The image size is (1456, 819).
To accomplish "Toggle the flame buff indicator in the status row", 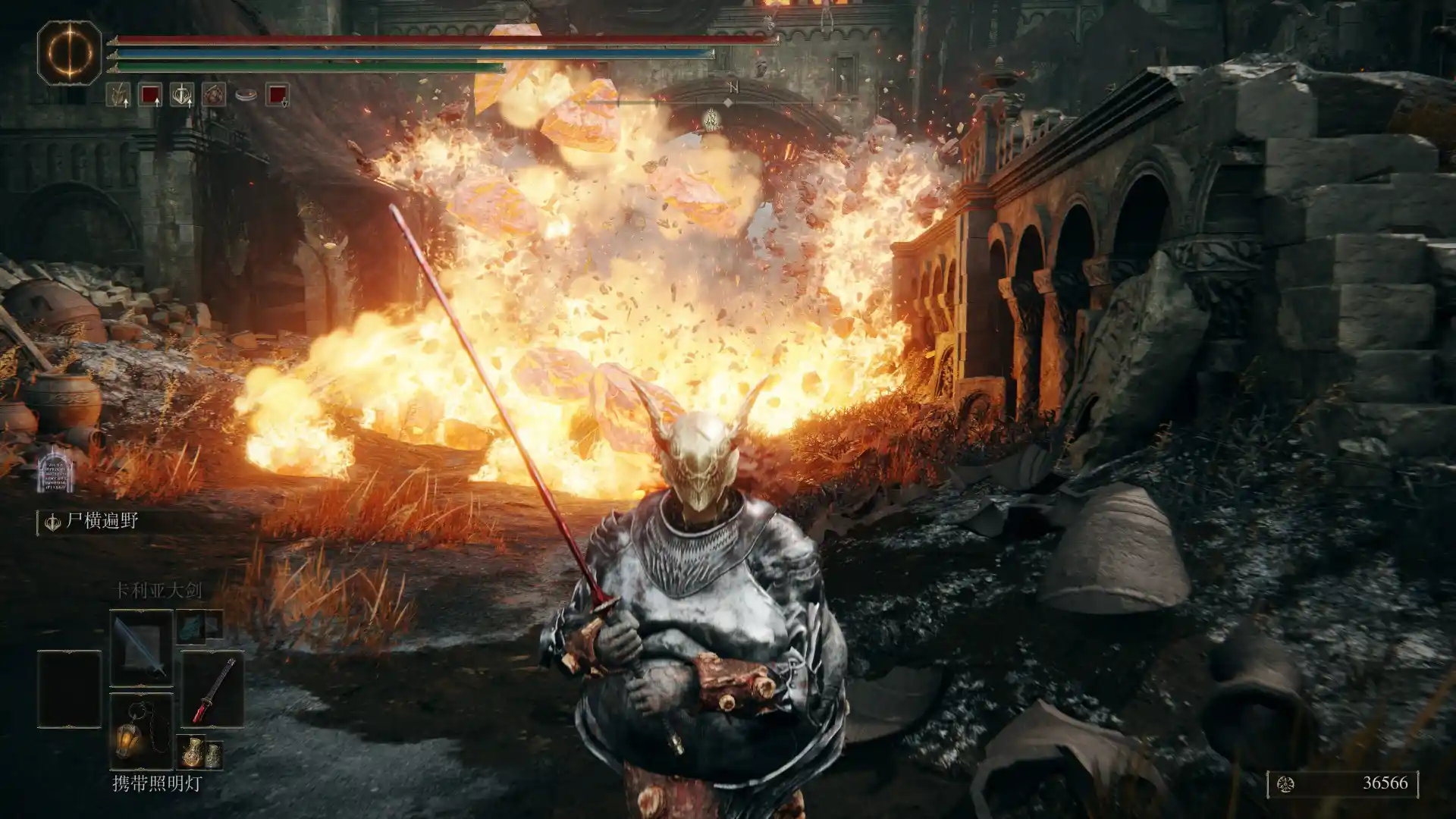I will point(215,95).
